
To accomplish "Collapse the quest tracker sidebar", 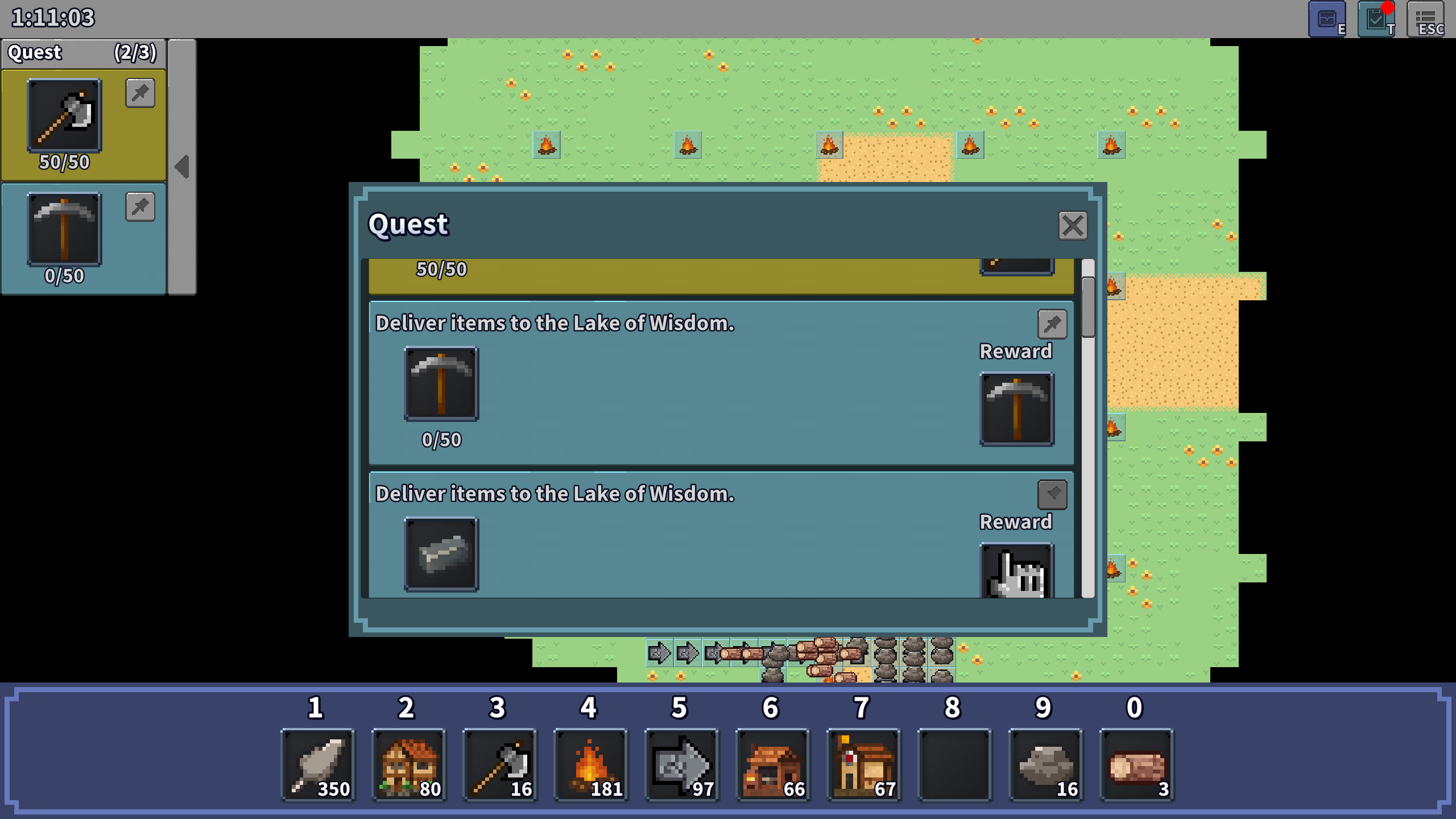I will click(x=181, y=166).
